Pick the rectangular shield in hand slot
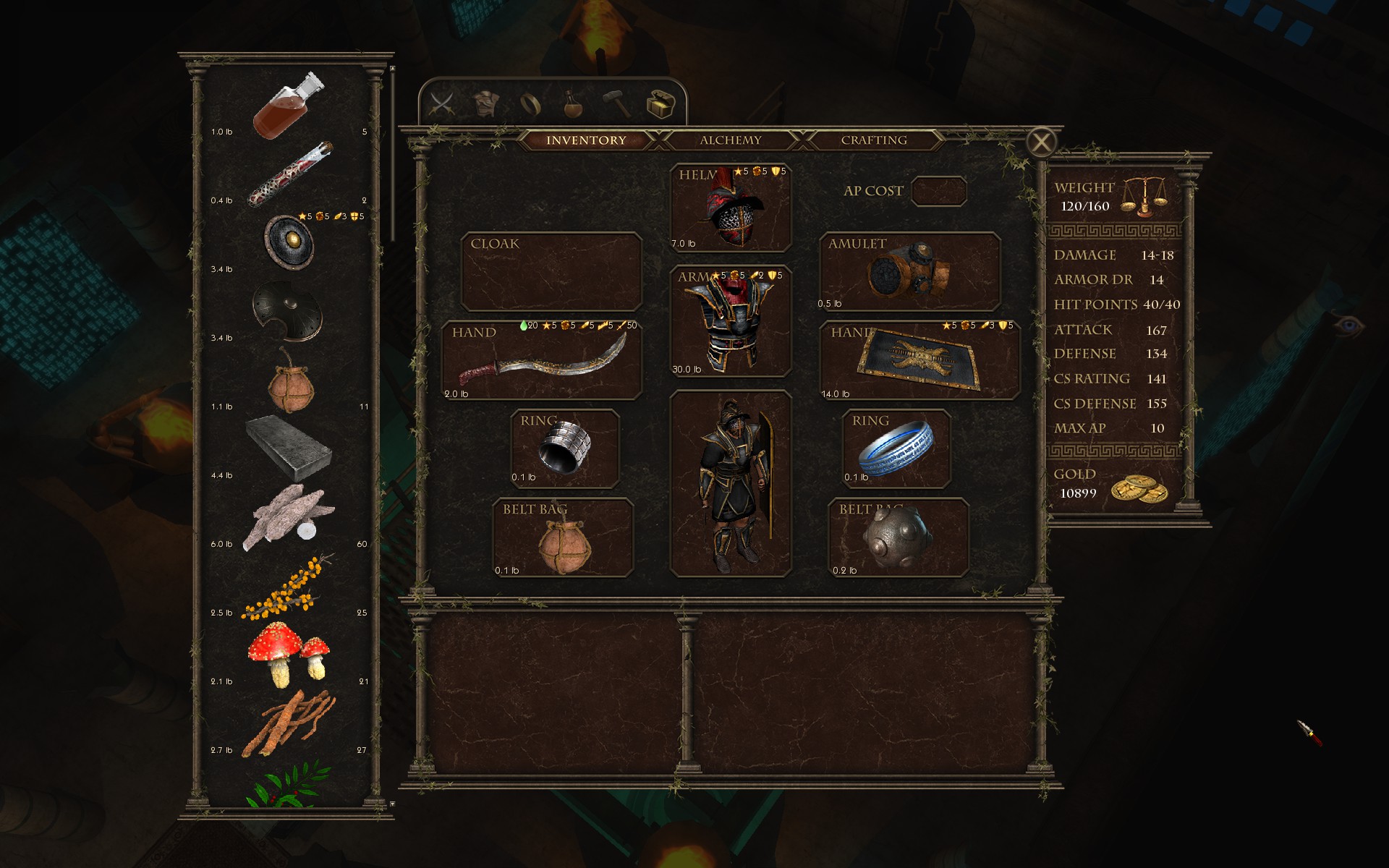The image size is (1389, 868). (x=919, y=360)
